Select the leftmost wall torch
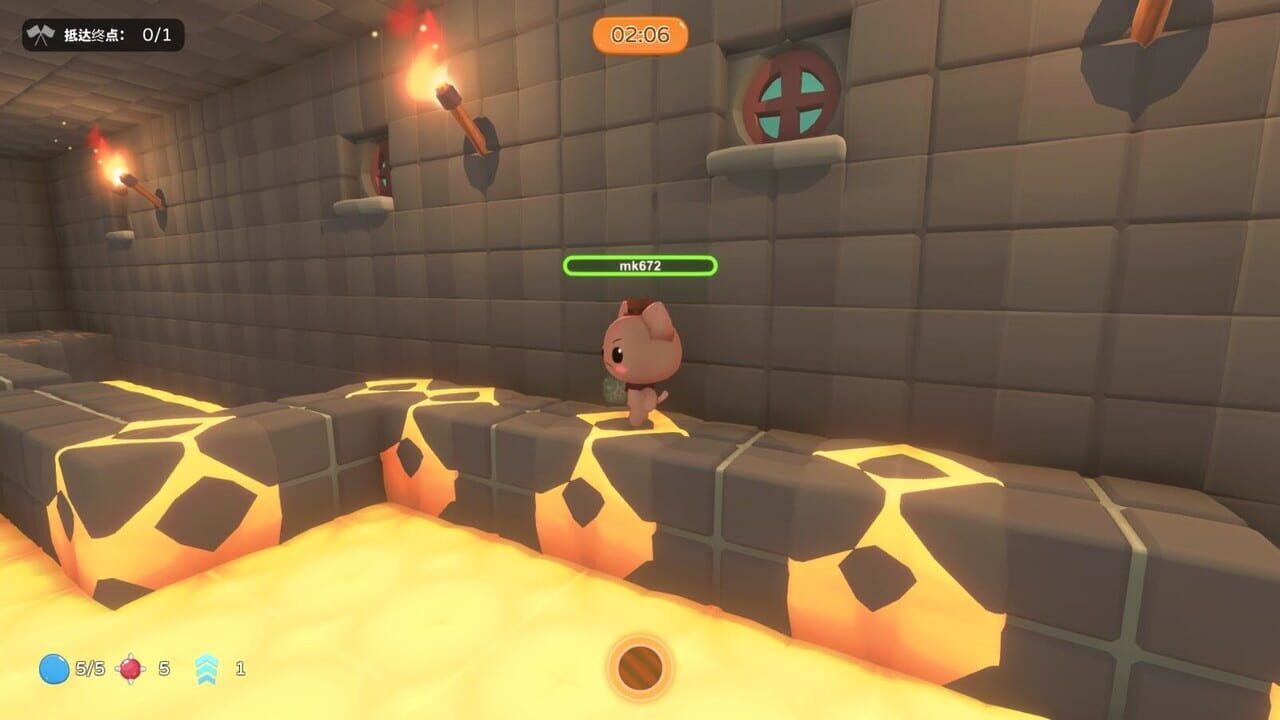1280x720 pixels. point(120,175)
